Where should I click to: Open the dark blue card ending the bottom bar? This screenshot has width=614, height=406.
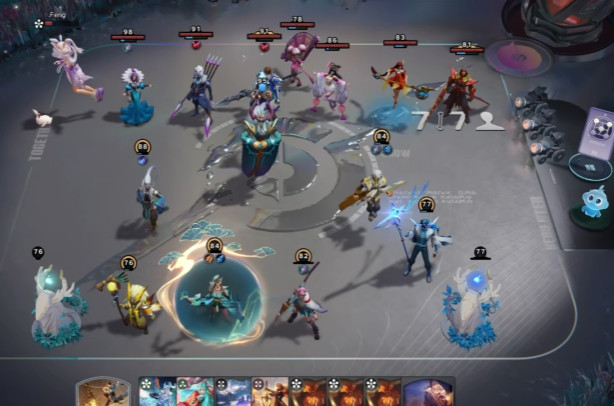[428, 392]
